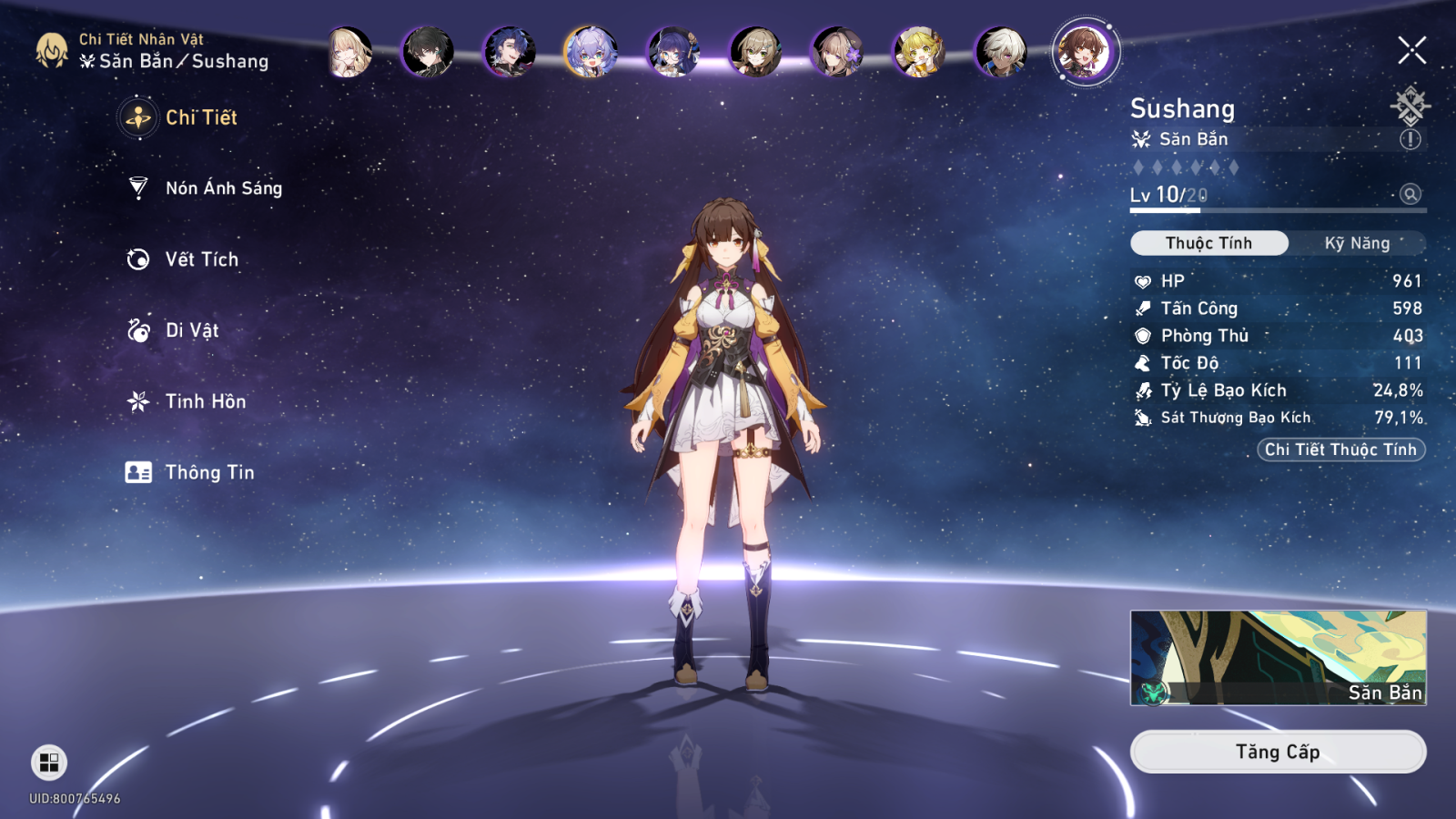Screen dimensions: 1456x819
Task: Level up with the Tăng Cấp button
Action: click(x=1277, y=752)
